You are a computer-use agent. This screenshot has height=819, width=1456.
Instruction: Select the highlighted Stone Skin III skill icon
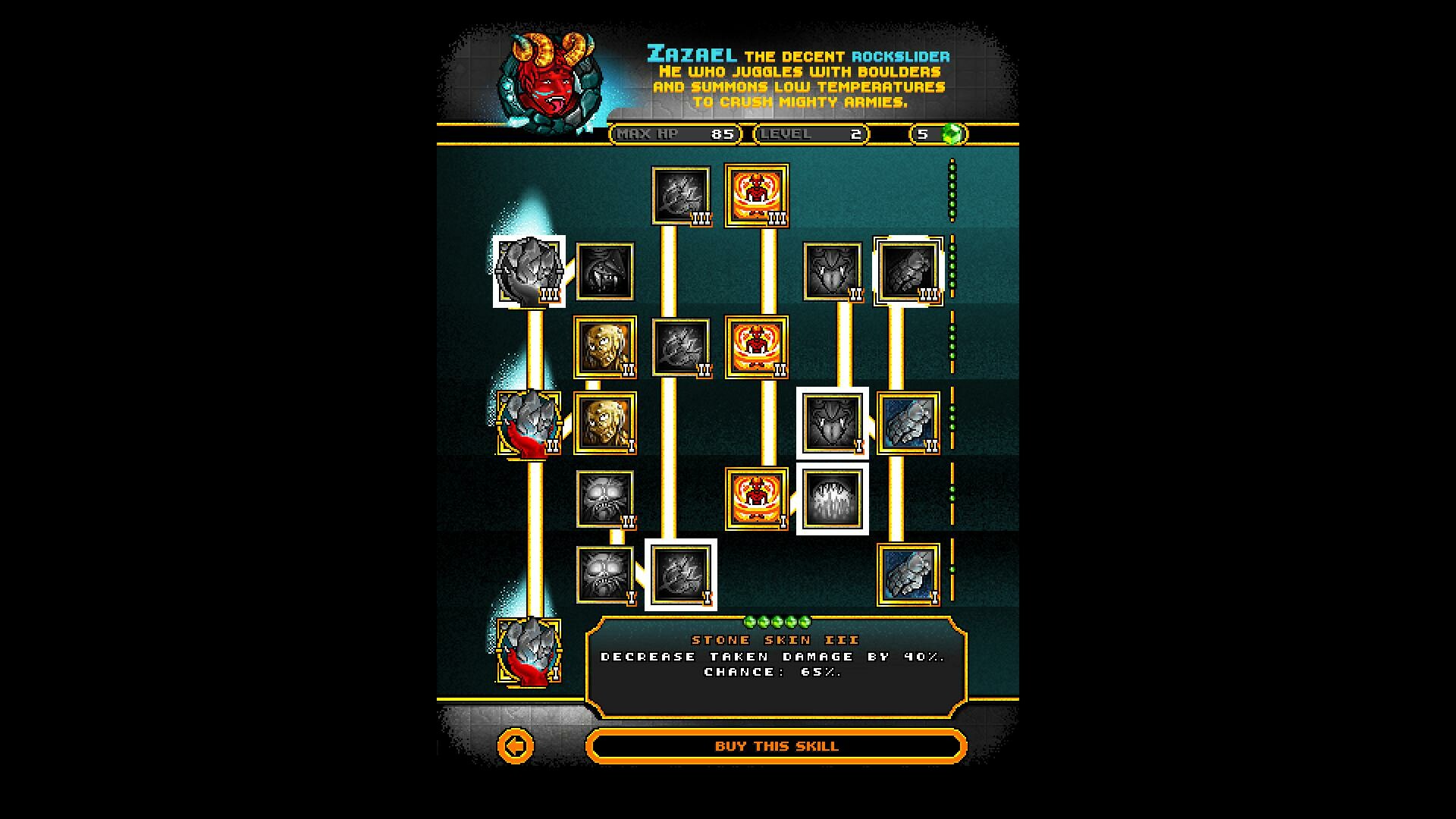[529, 273]
